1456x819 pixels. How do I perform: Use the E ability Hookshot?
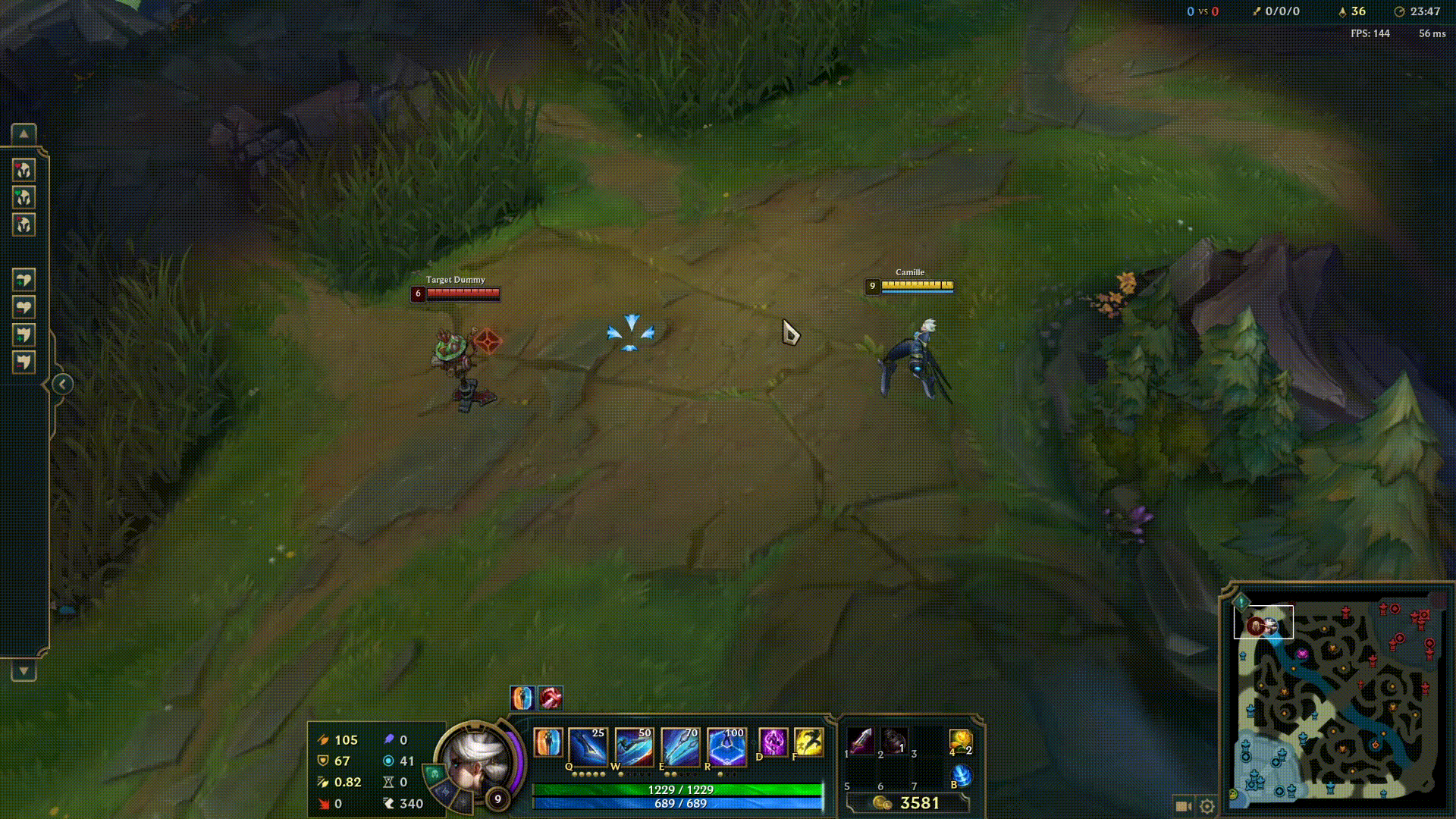(680, 745)
